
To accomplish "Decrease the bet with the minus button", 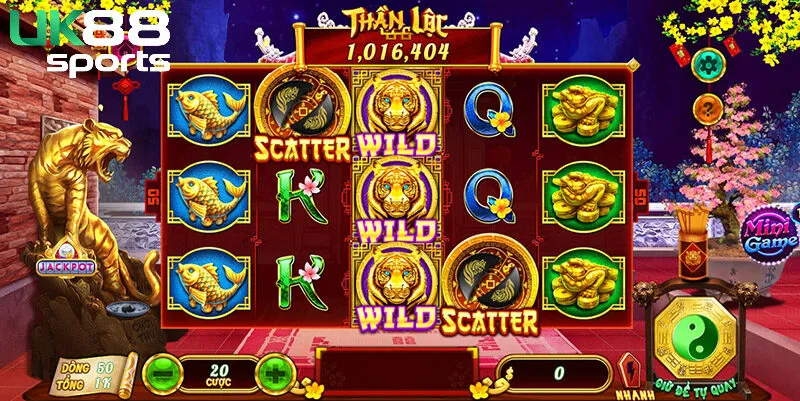I will [x=161, y=373].
